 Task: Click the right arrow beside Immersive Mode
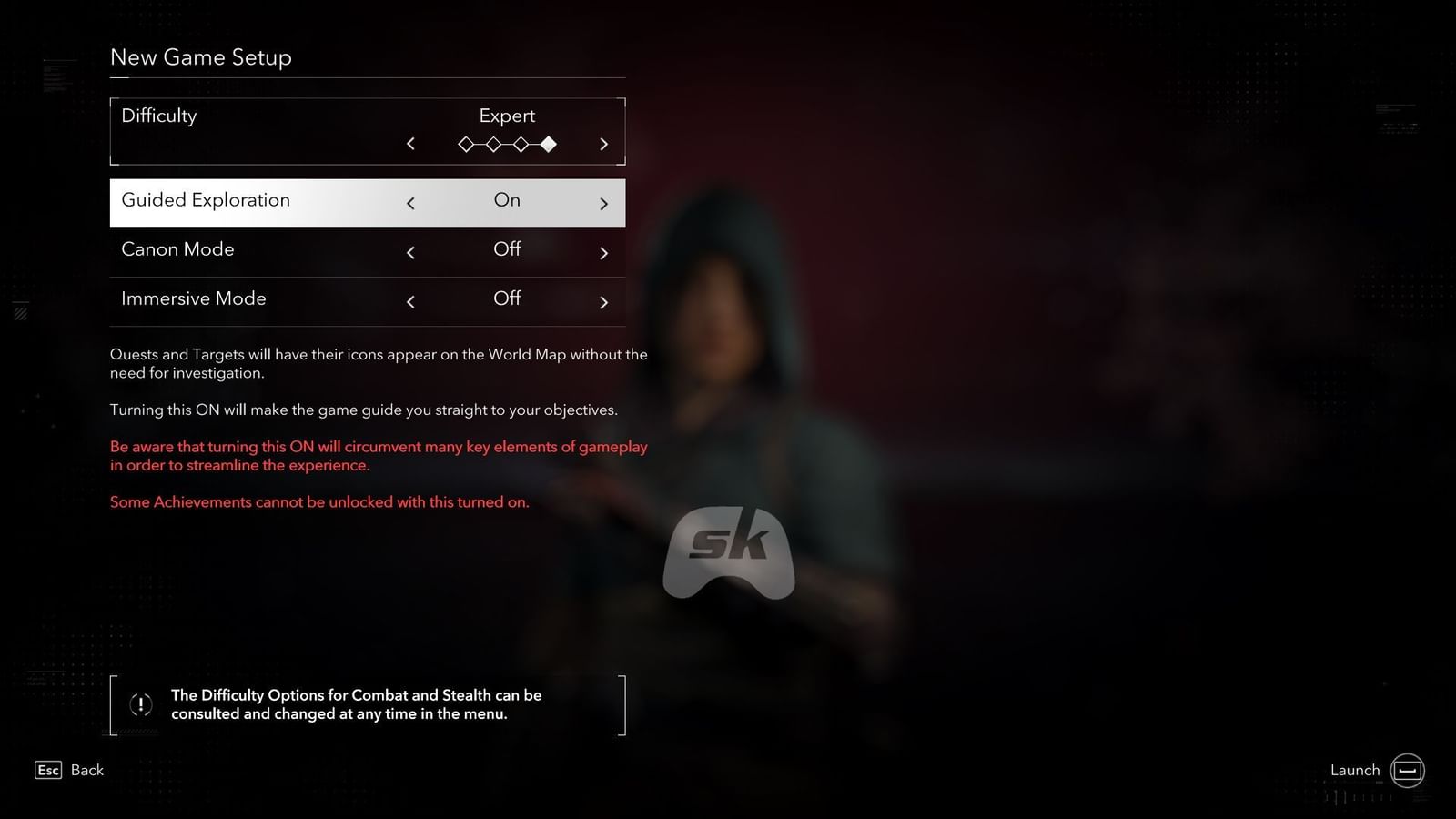point(603,301)
